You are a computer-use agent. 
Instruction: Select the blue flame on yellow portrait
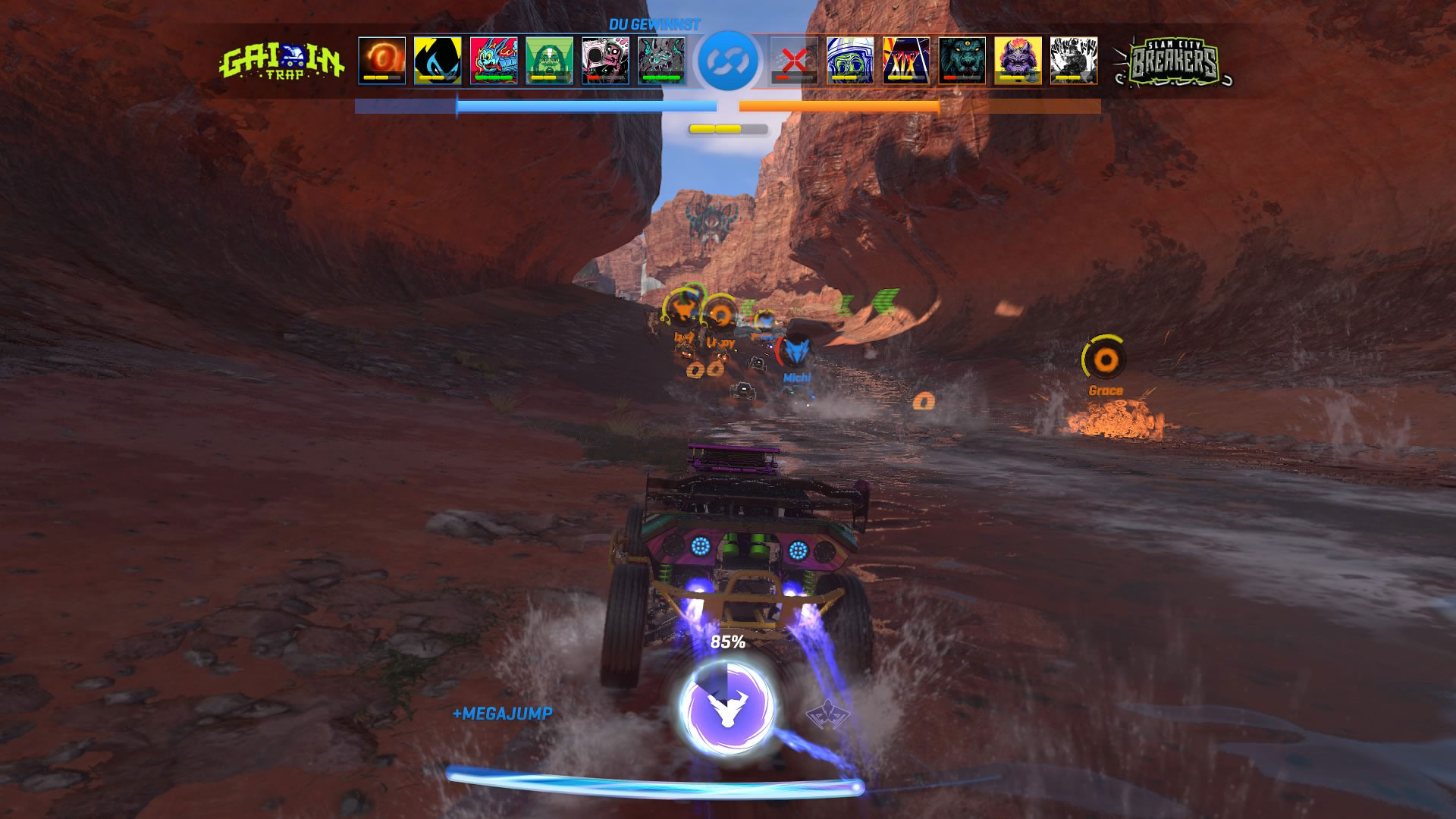[x=438, y=59]
